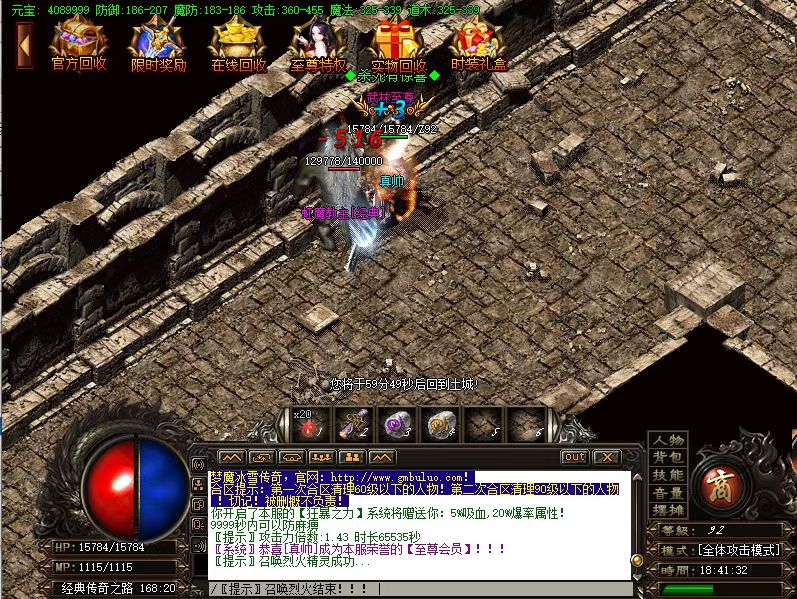Use the scroll item in belt slot 2
797x599 pixels.
pos(352,425)
